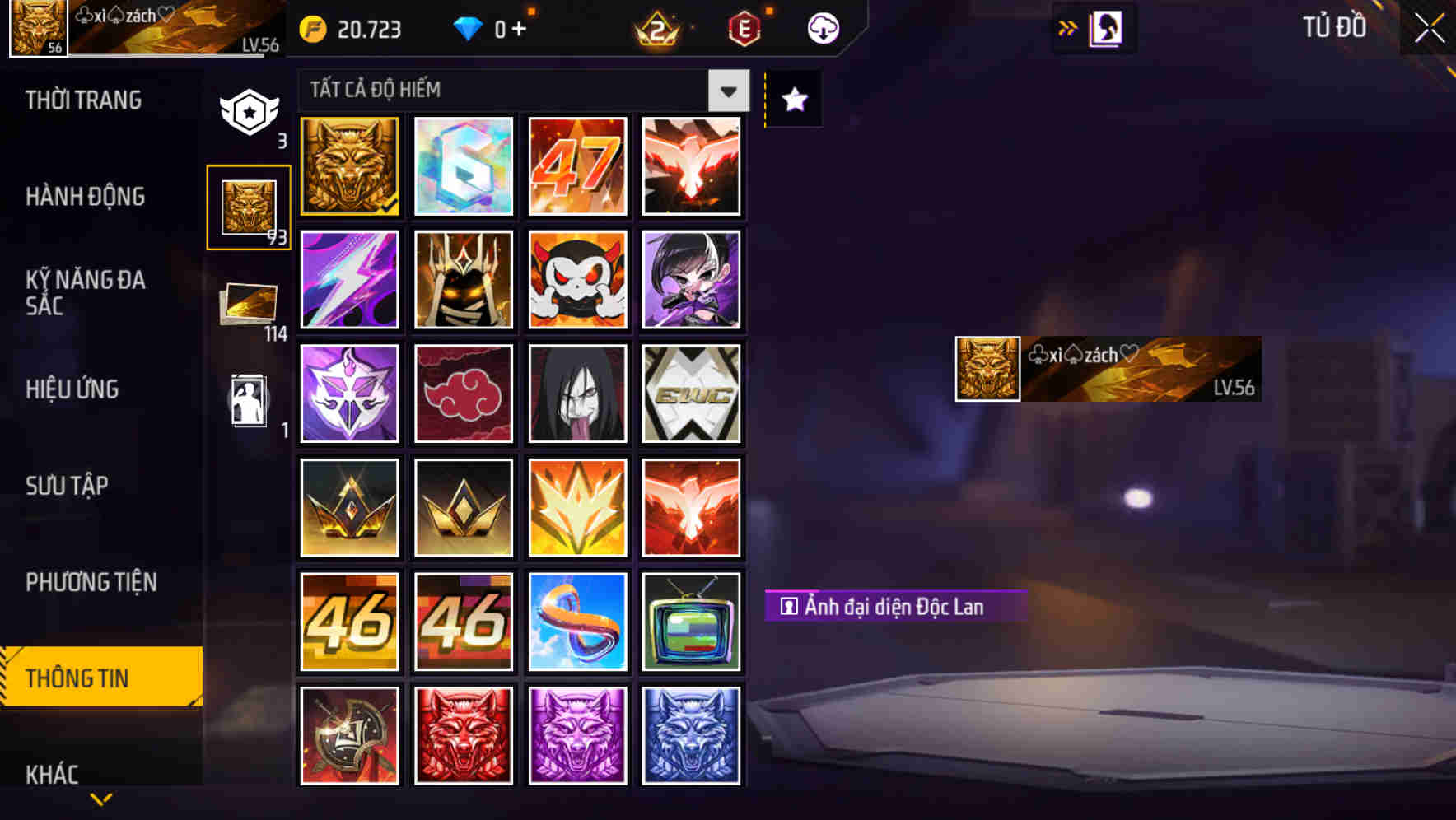Select the avatar category icon showing 93 items
Image resolution: width=1456 pixels, height=820 pixels.
[249, 206]
